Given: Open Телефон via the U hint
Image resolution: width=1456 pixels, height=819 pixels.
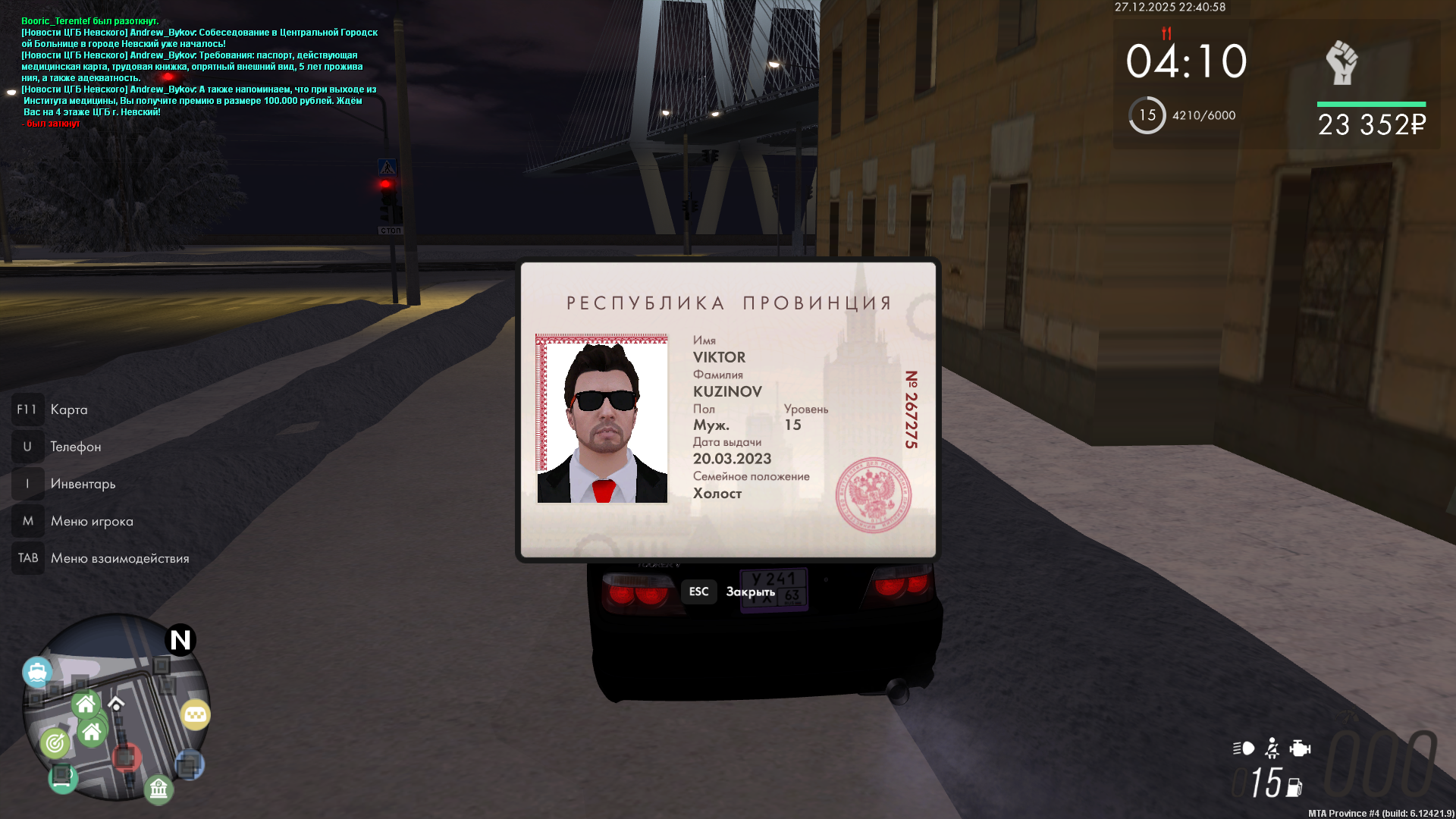Looking at the screenshot, I should point(75,447).
